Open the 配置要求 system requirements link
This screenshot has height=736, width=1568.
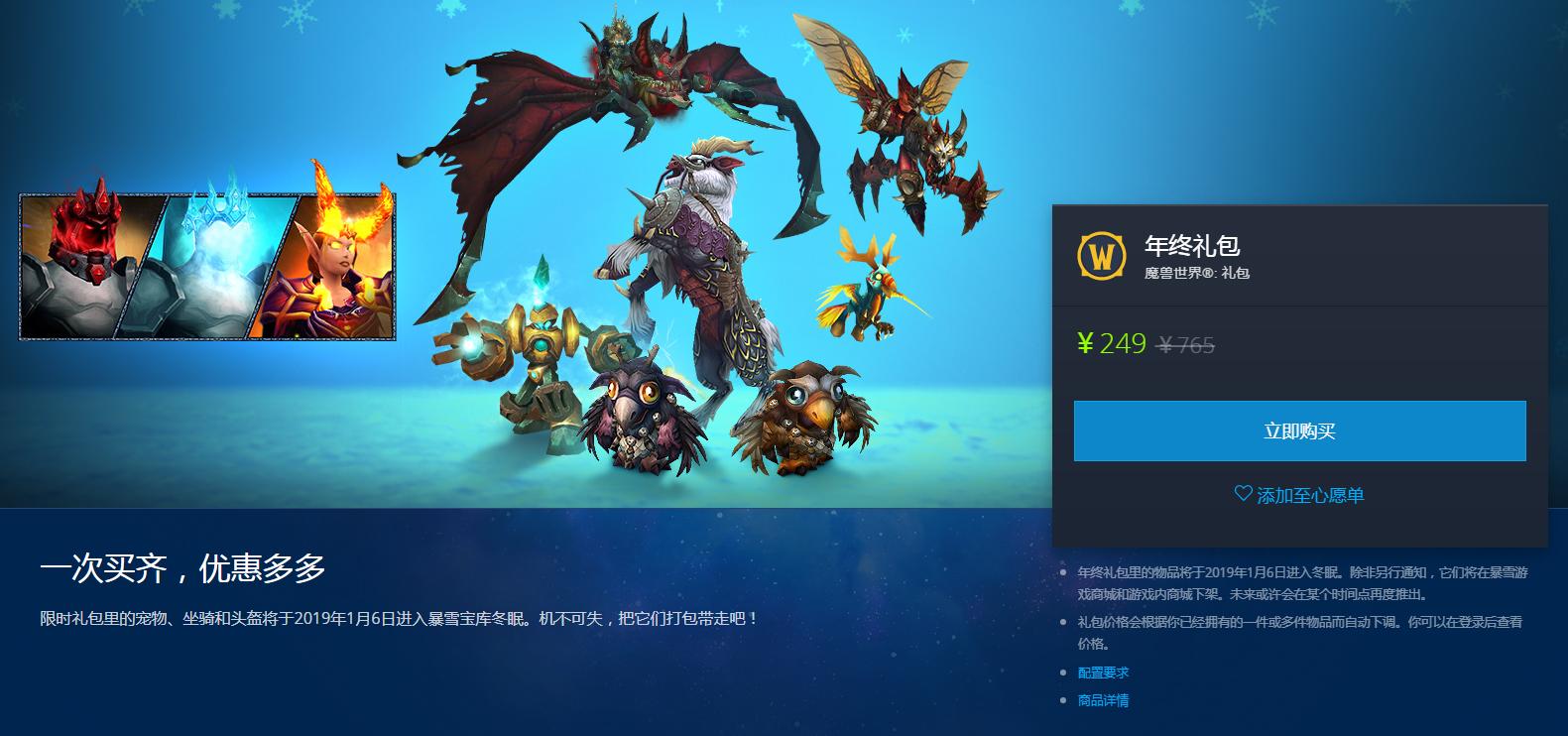(x=1103, y=672)
